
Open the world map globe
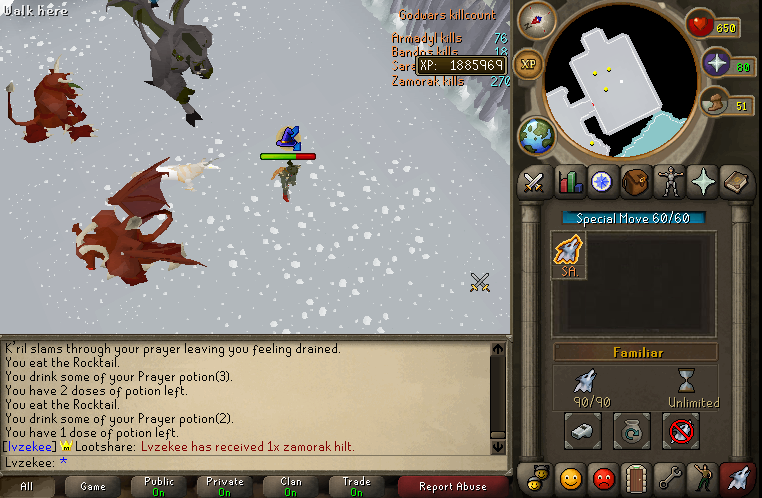pos(535,135)
